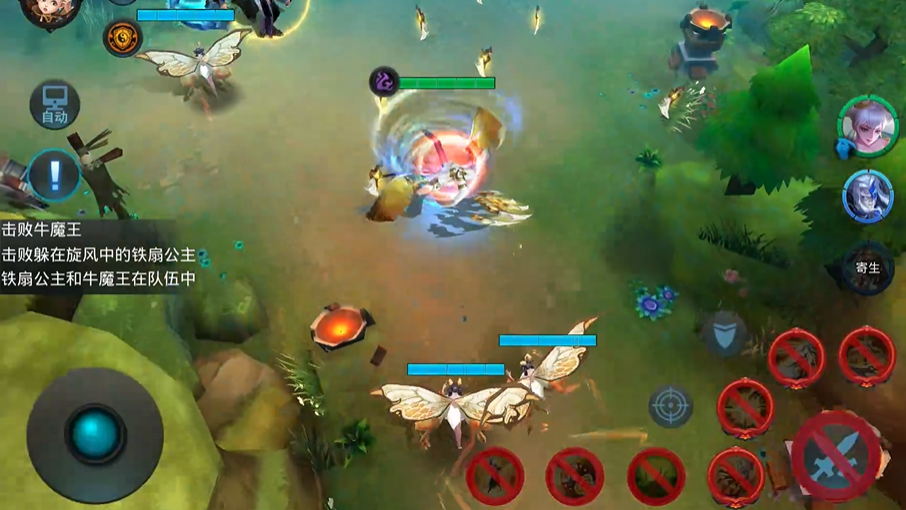
Task: Toggle the 自动 auto-battle button
Action: [54, 104]
